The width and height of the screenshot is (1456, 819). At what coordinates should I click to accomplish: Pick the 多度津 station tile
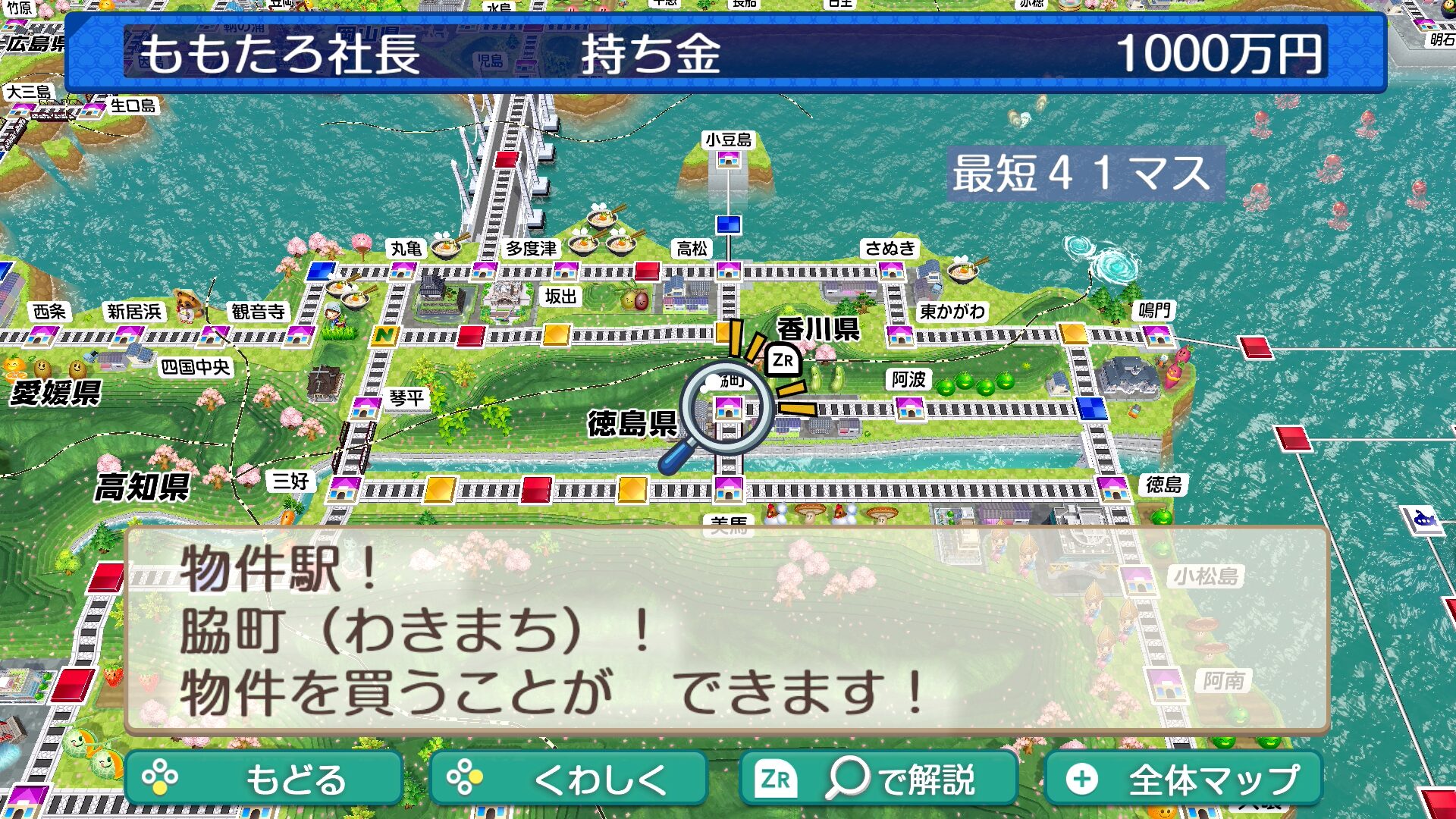click(484, 270)
